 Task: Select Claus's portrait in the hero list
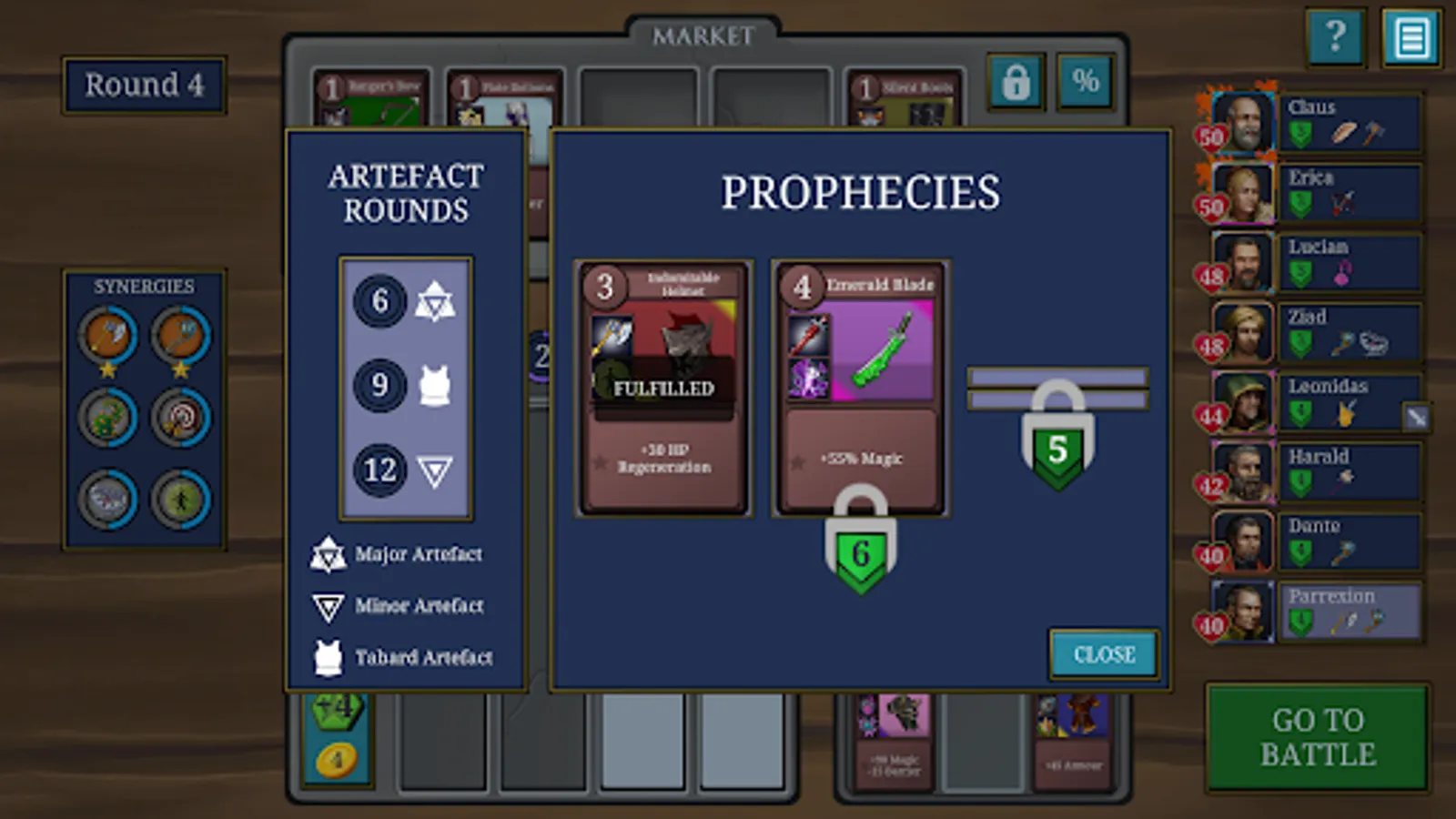[x=1243, y=123]
